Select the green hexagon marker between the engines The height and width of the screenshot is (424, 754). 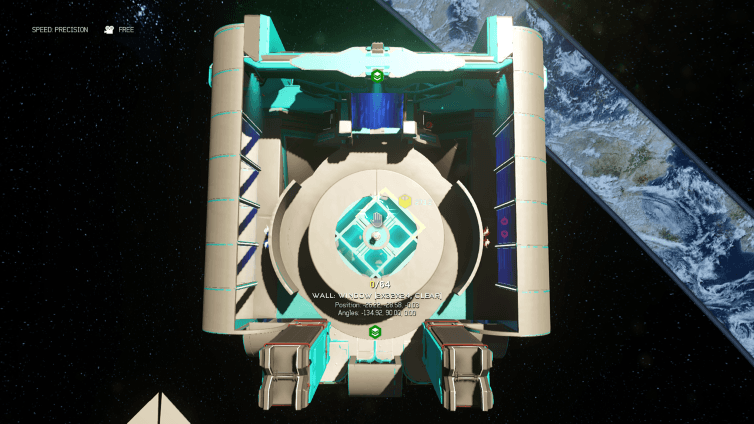[x=375, y=331]
